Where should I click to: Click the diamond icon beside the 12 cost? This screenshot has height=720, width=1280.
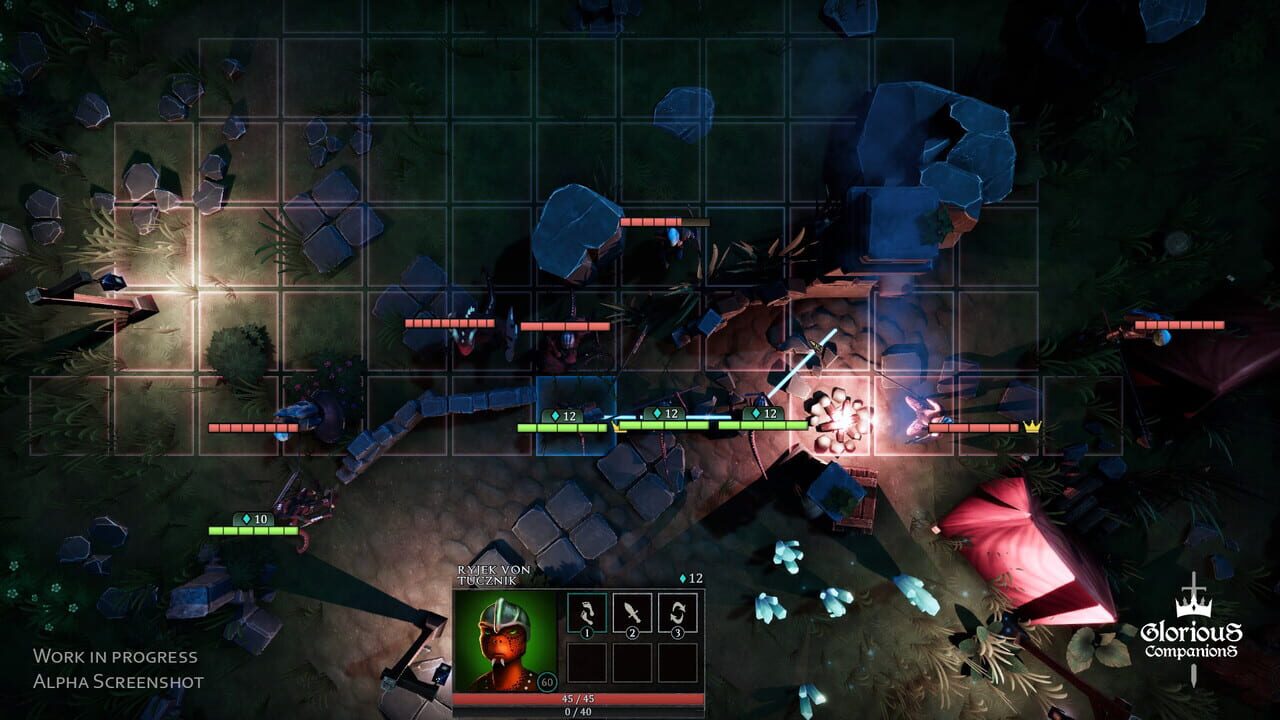point(683,578)
